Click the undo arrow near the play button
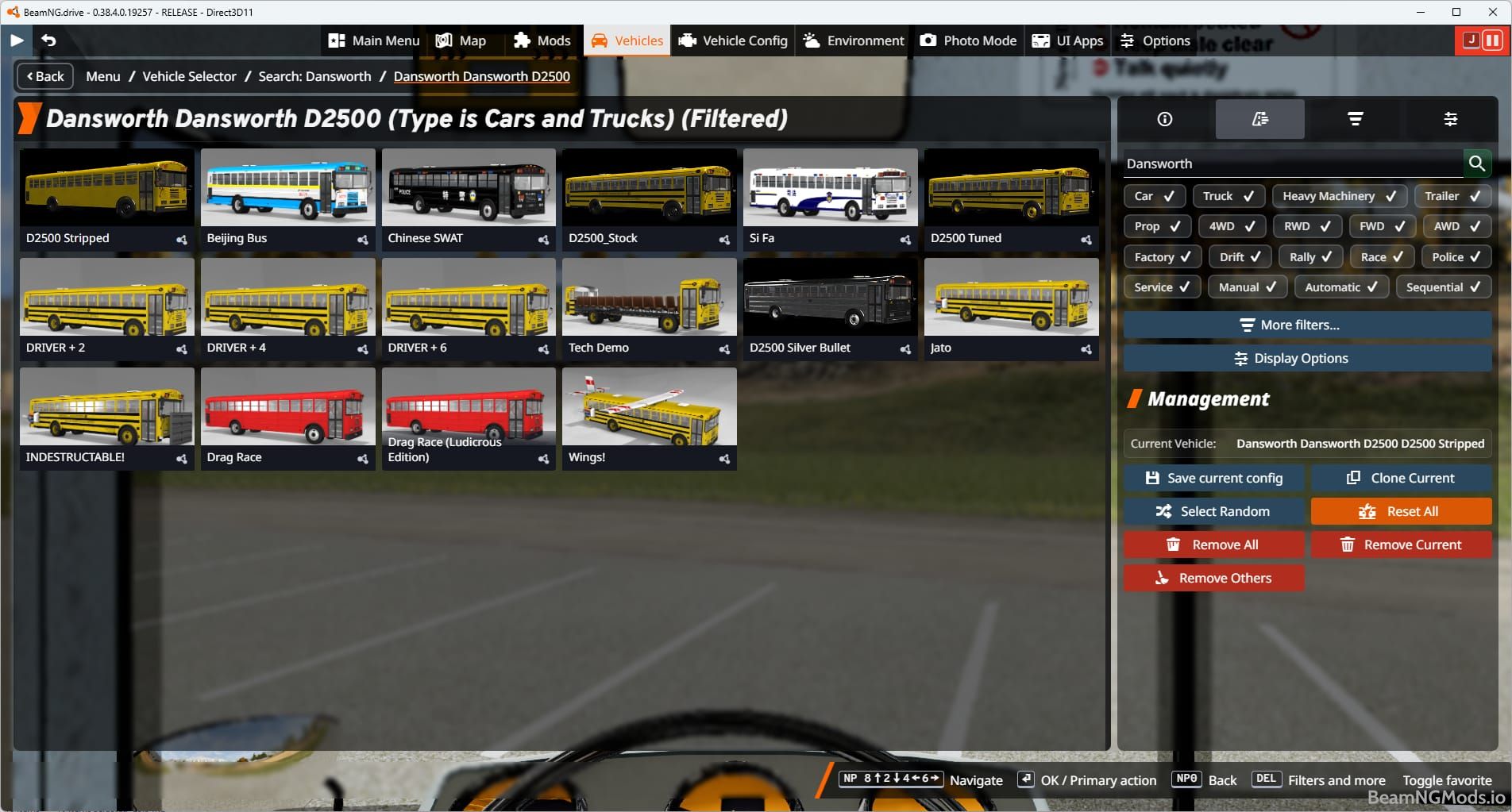1512x812 pixels. pos(49,40)
